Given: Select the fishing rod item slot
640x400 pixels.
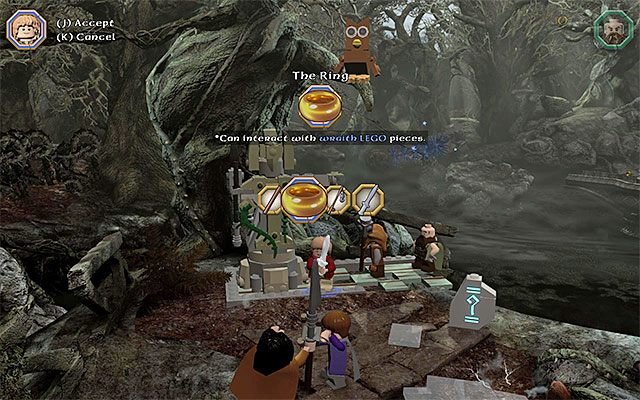Looking at the screenshot, I should 340,198.
